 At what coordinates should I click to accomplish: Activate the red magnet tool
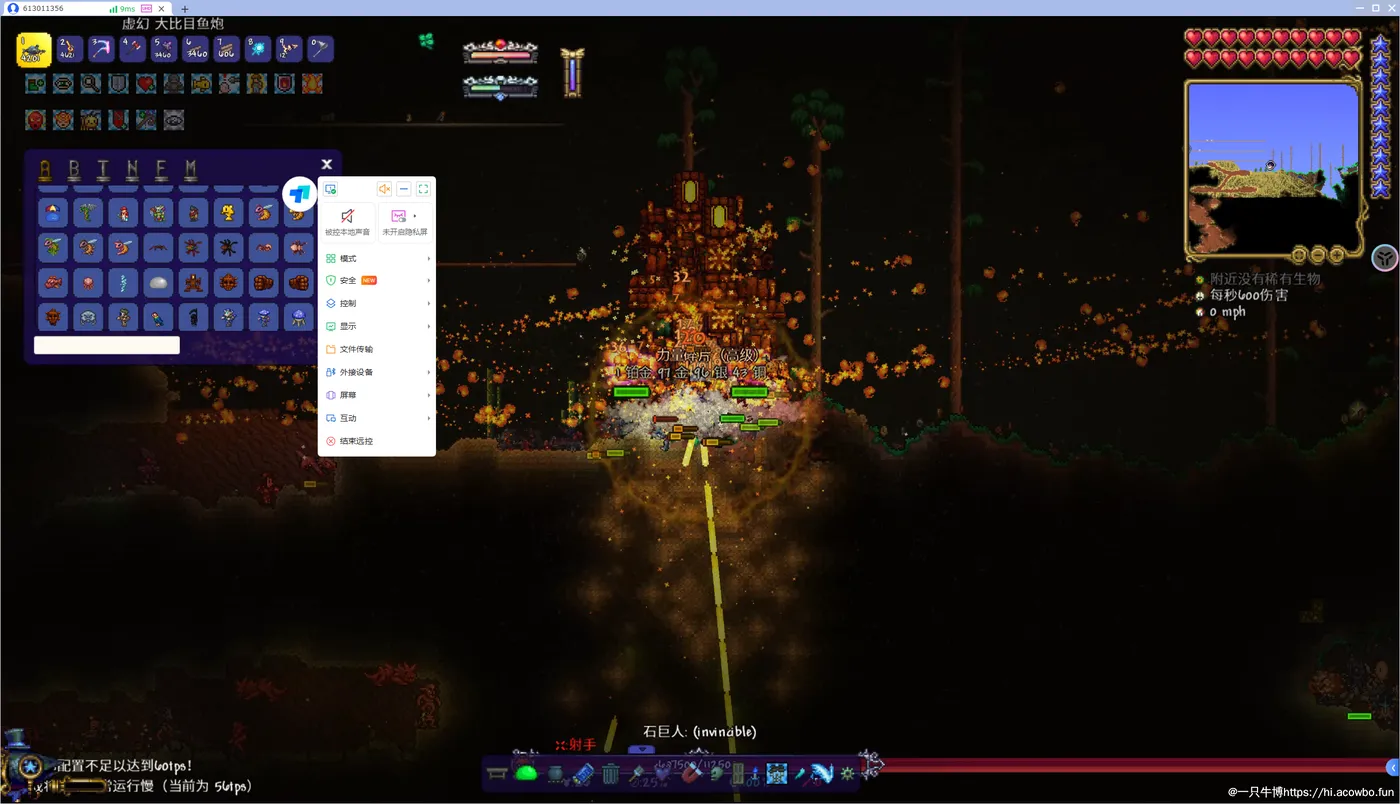click(690, 773)
